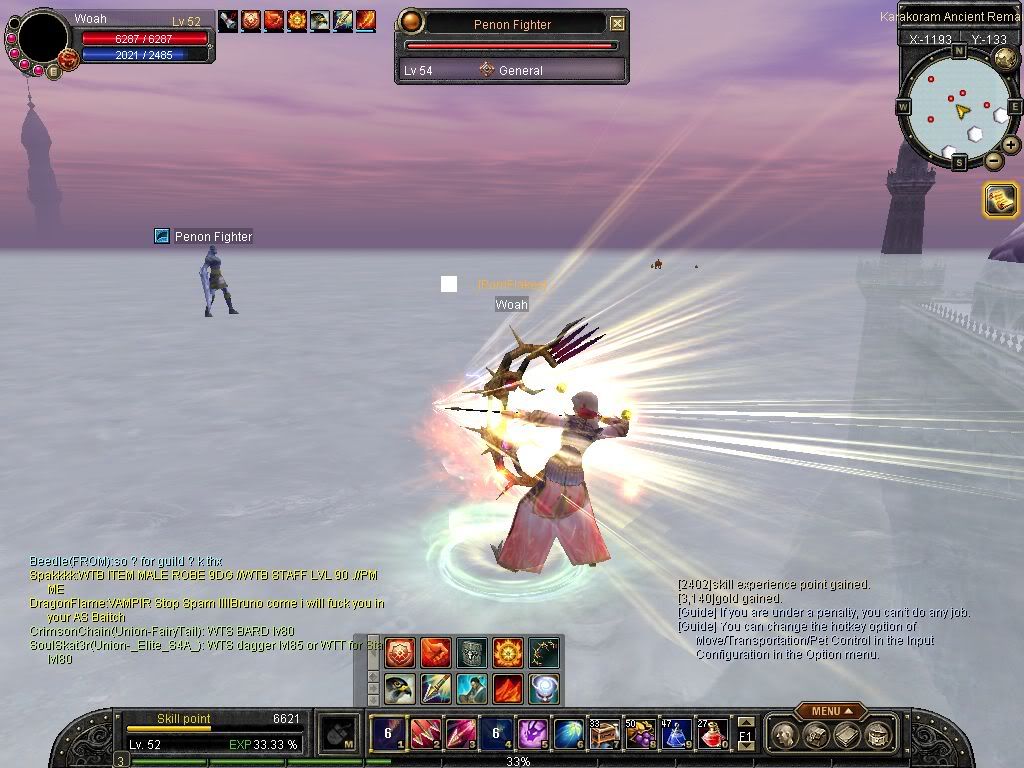Click the hawk skill icon in skill panel
Screen dimensions: 1024x768
tap(400, 689)
